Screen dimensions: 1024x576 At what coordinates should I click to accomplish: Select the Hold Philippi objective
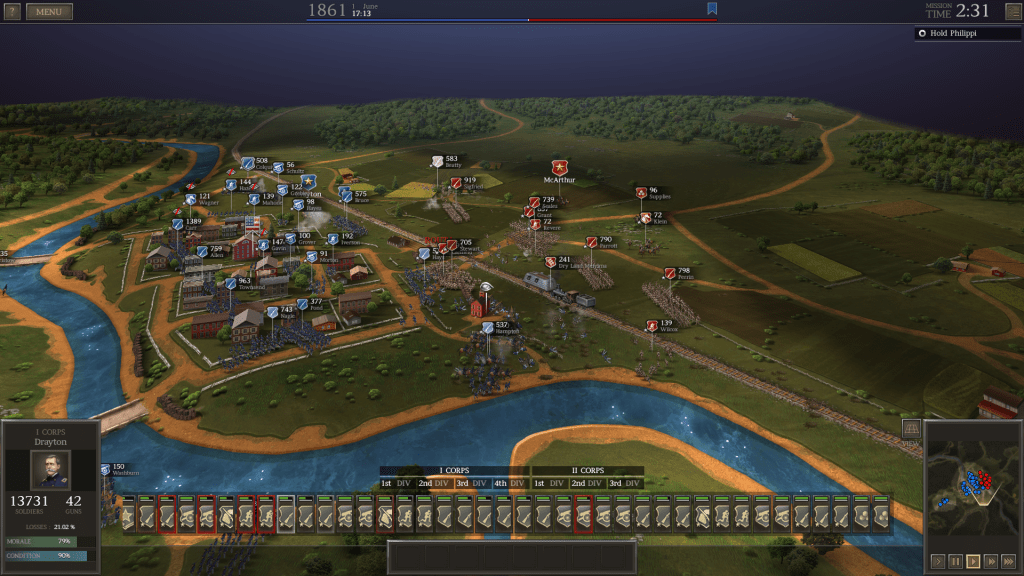point(963,33)
